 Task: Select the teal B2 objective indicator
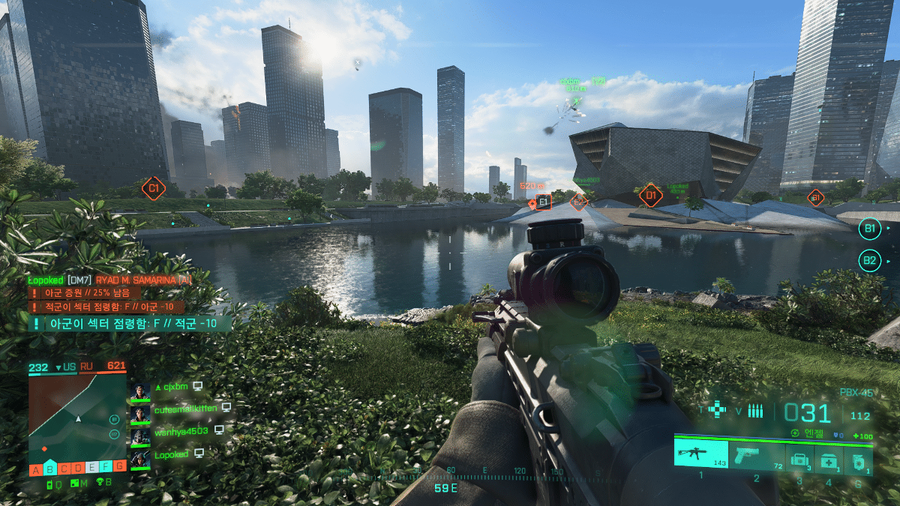tap(869, 260)
